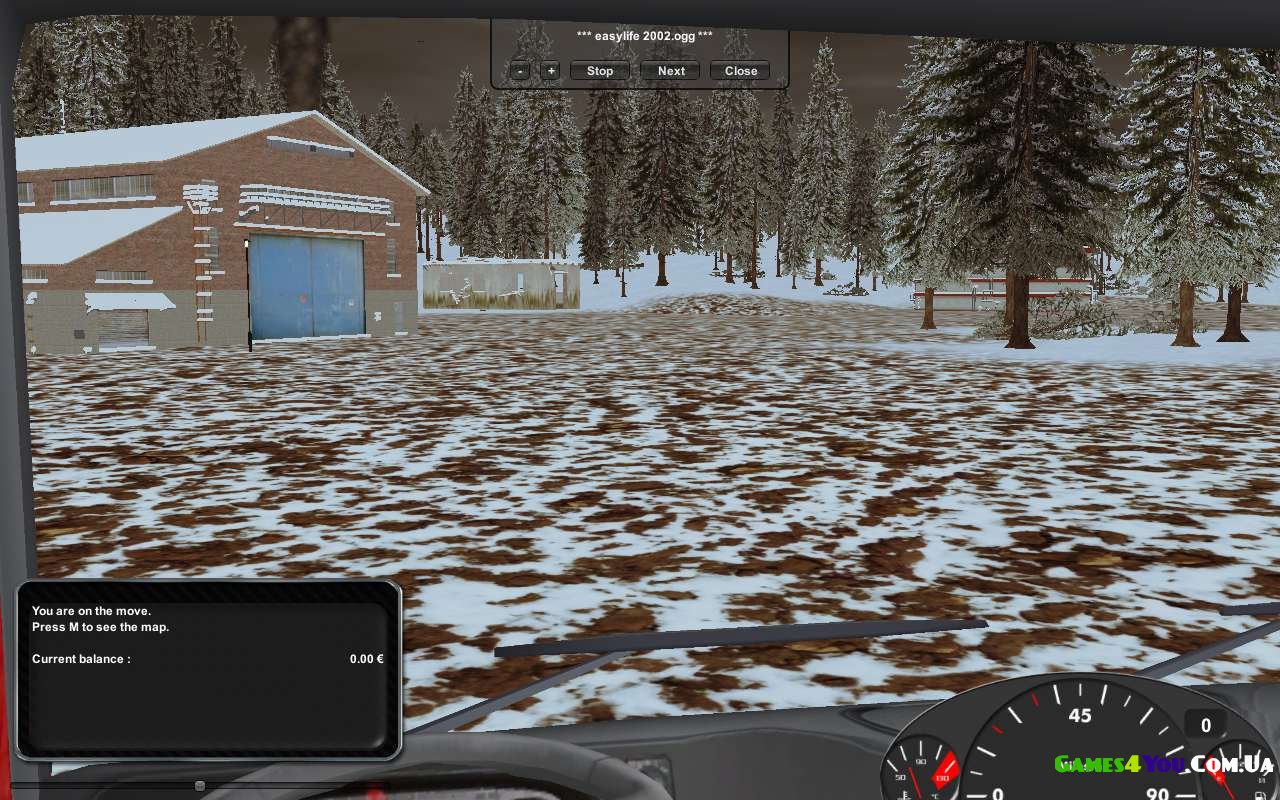Skip to the Next music track
This screenshot has width=1280, height=800.
(x=671, y=71)
